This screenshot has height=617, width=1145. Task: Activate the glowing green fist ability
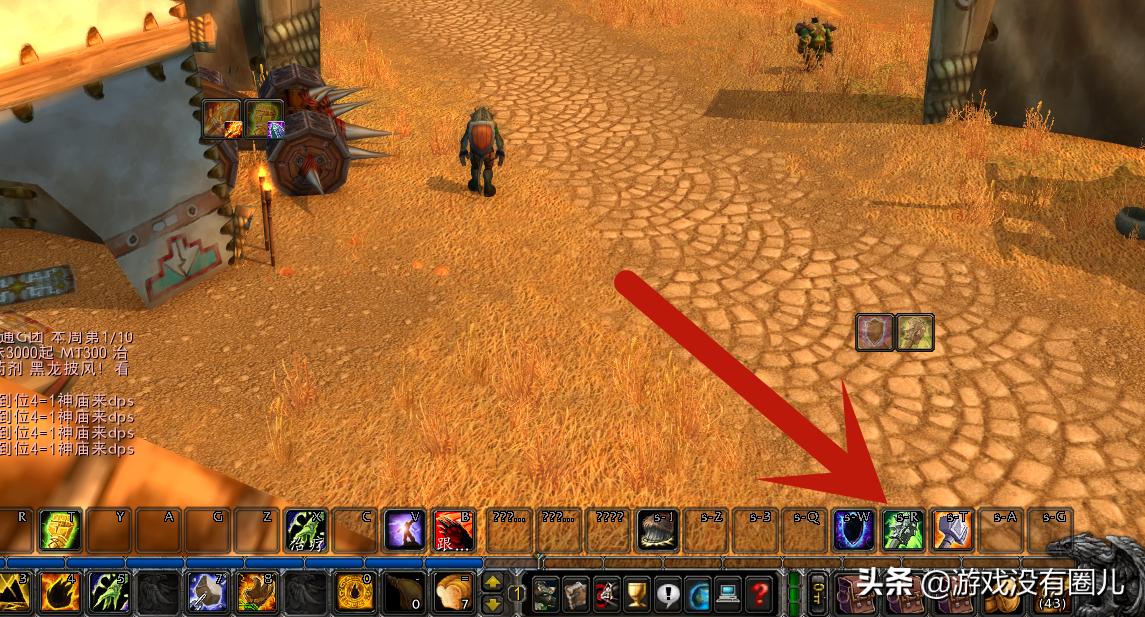pyautogui.click(x=60, y=530)
